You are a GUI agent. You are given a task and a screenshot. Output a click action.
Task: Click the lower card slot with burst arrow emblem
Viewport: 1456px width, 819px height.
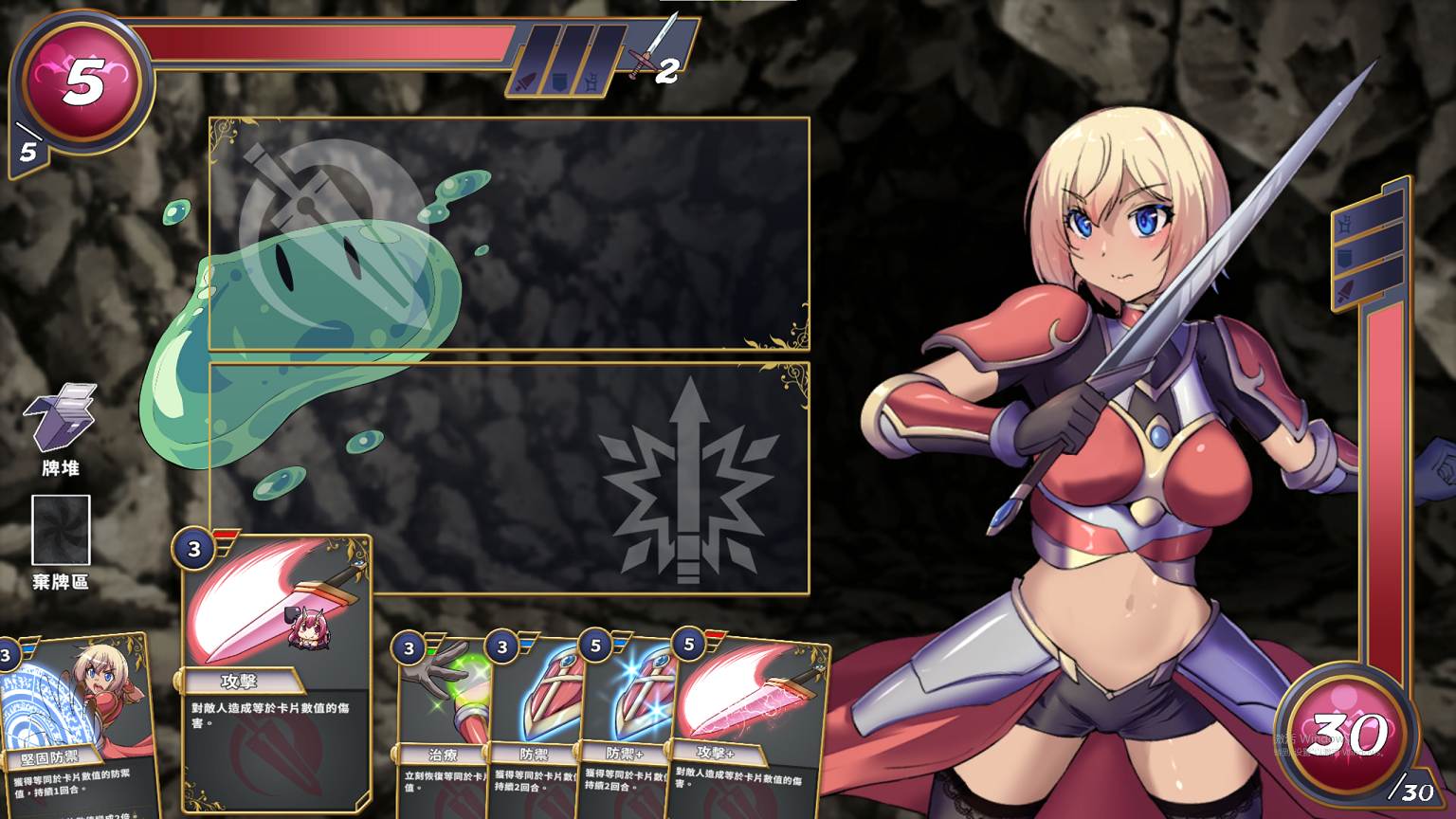tap(509, 479)
